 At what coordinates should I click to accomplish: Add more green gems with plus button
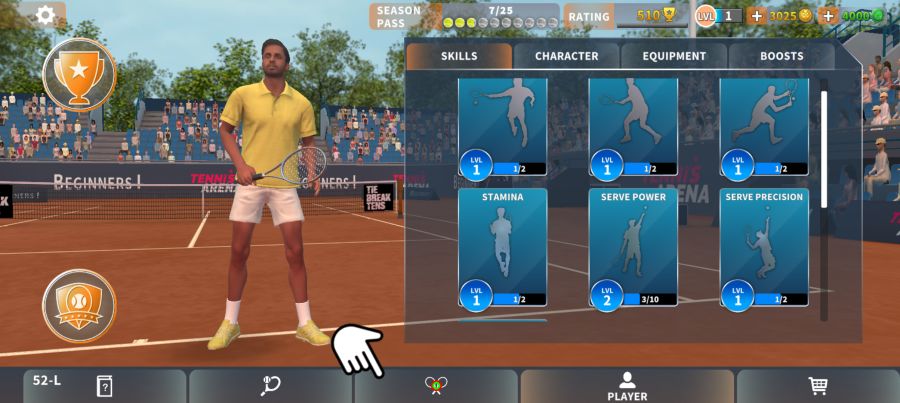(827, 16)
